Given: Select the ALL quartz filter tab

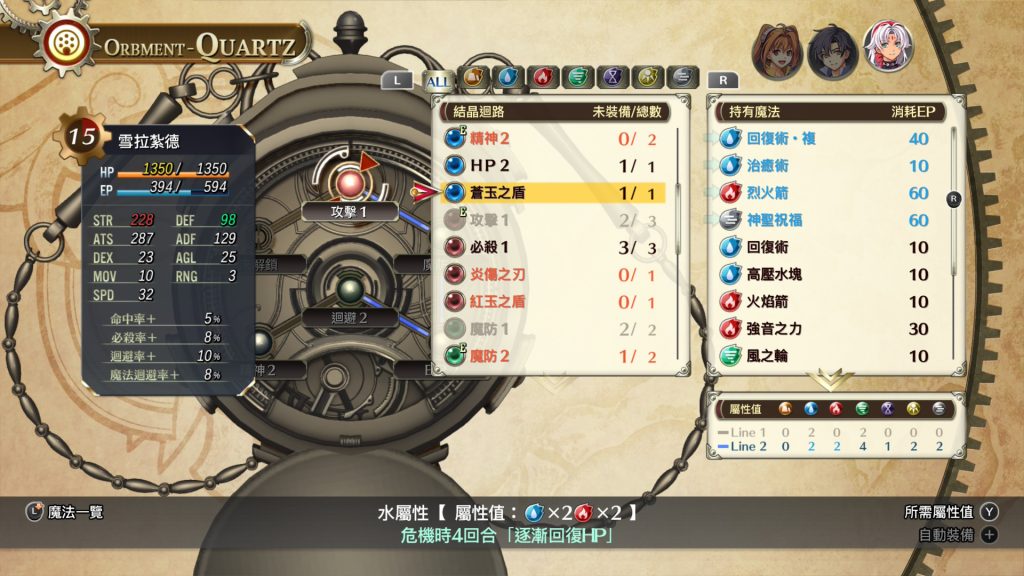Looking at the screenshot, I should click(440, 79).
